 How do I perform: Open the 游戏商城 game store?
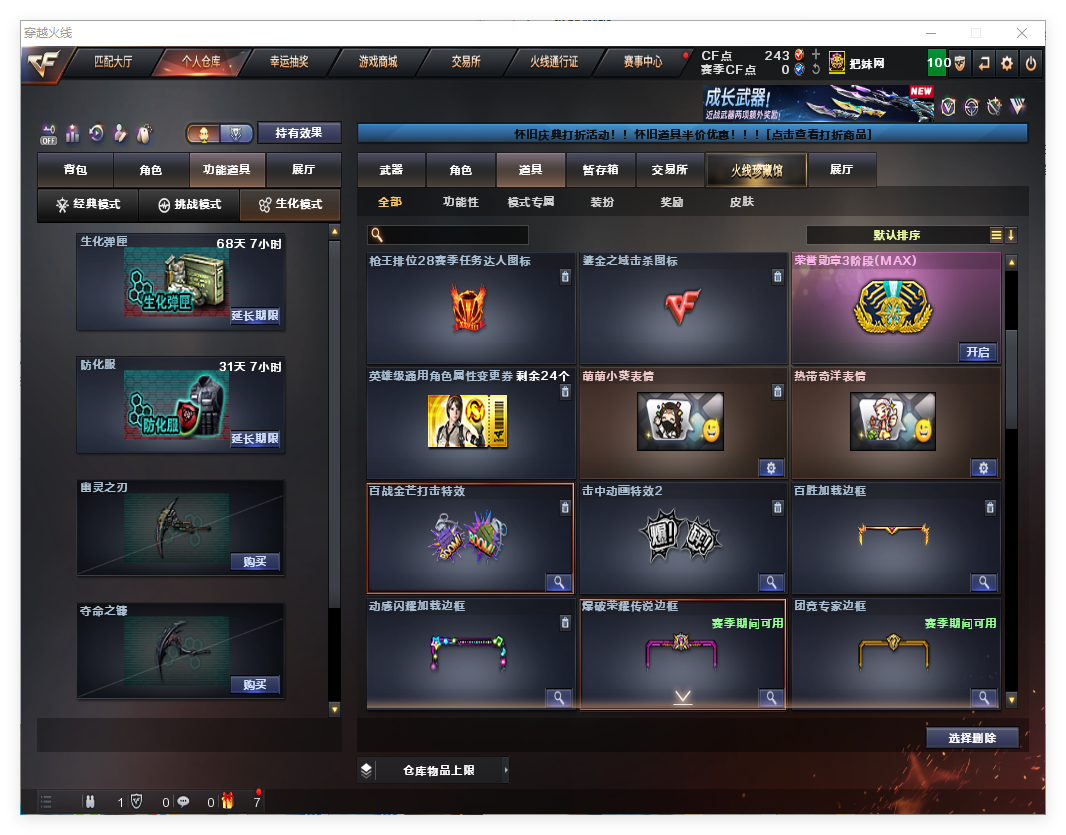coord(378,62)
